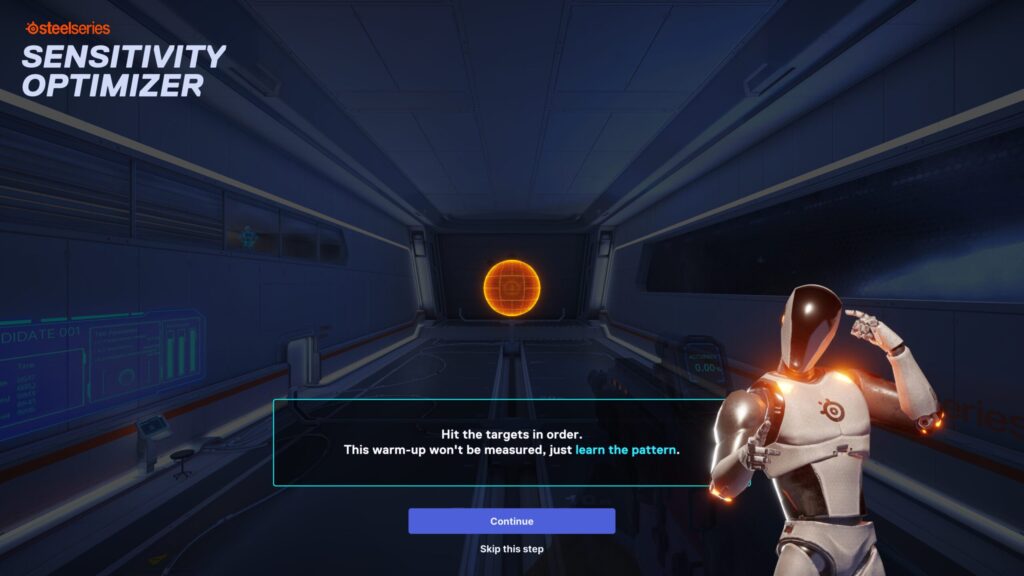
Task: Click the Continue button
Action: 511,521
